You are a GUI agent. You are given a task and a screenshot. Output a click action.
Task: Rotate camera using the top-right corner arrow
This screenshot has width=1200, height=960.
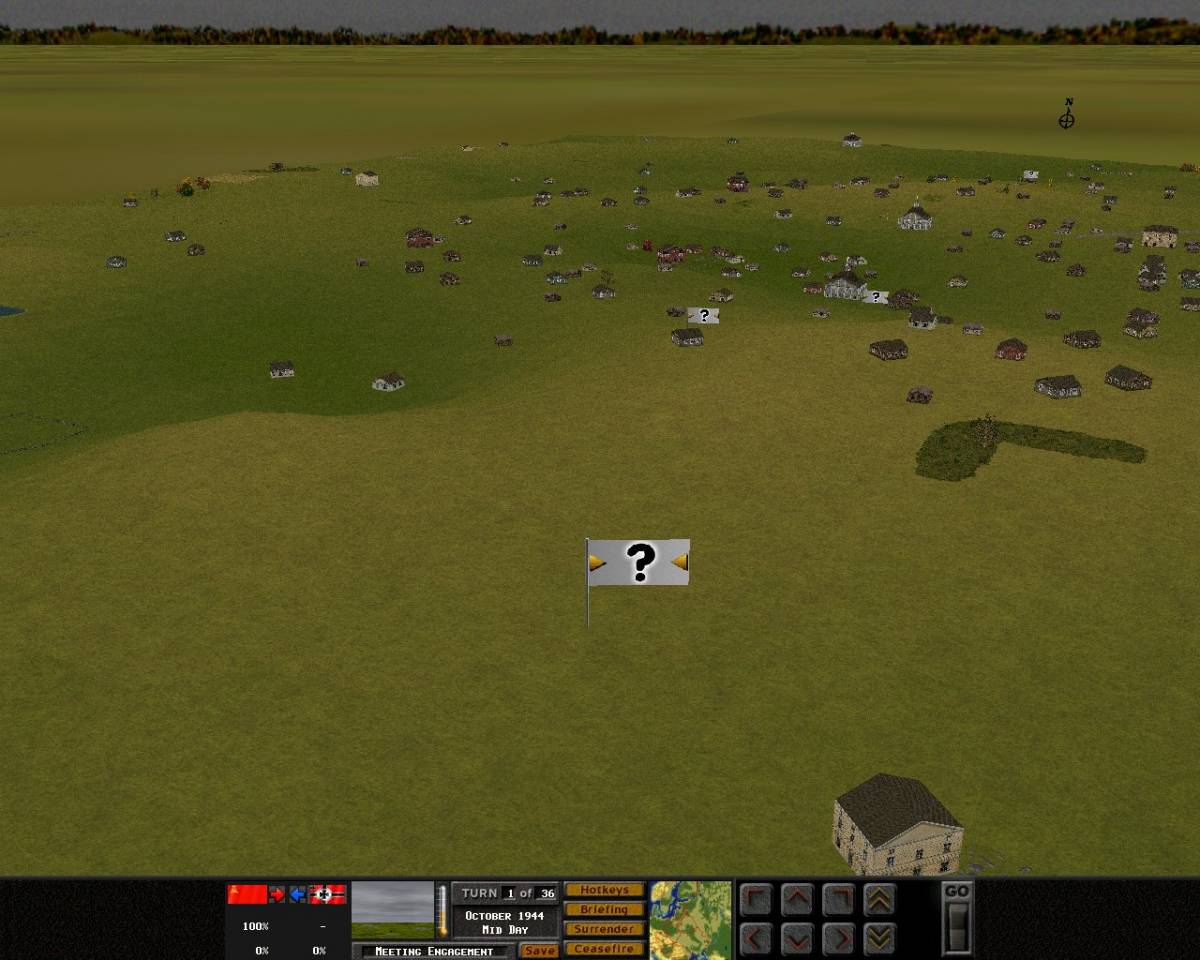[838, 900]
